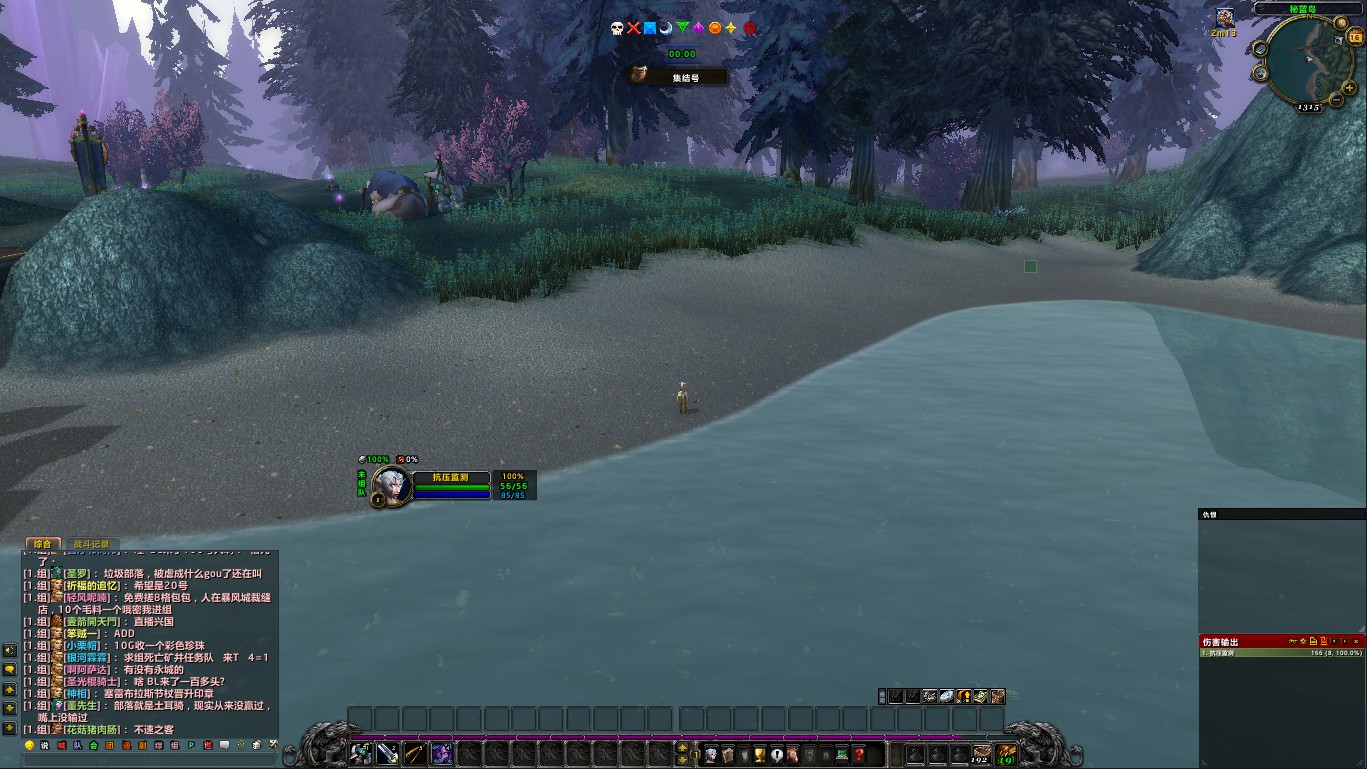Activate the purple spell ability icon
This screenshot has width=1367, height=769.
tap(442, 753)
